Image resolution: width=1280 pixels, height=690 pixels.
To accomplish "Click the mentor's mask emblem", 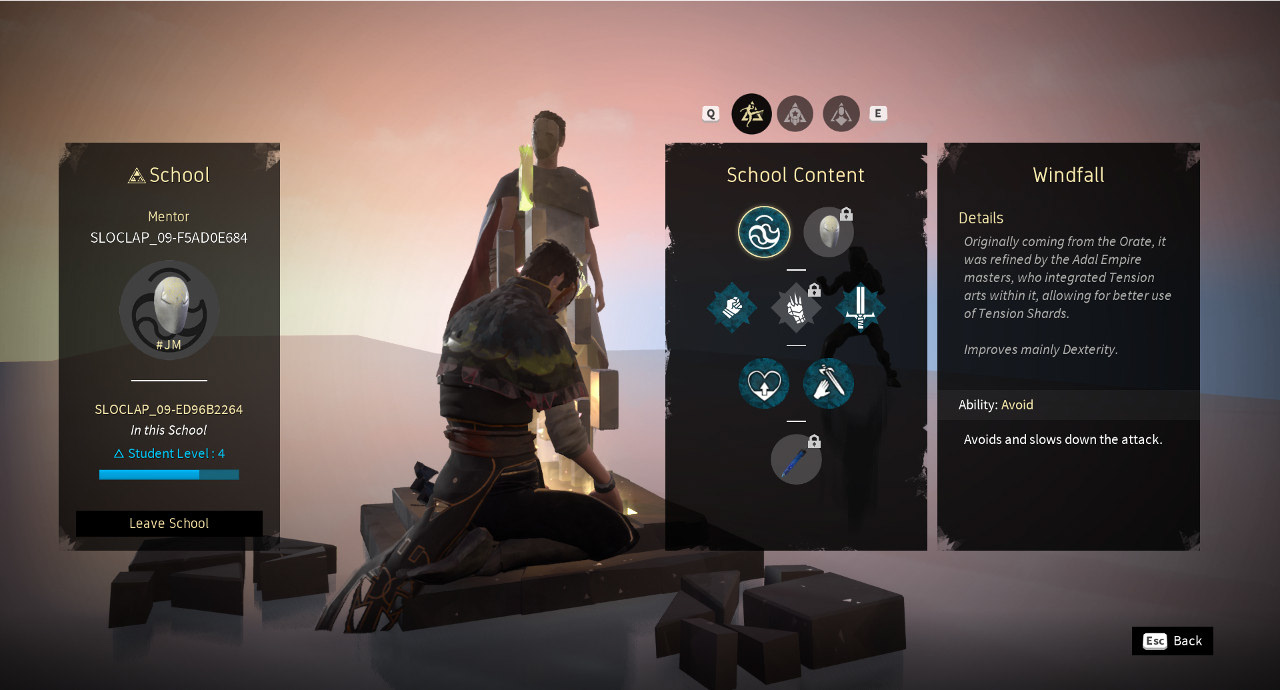I will tap(169, 309).
